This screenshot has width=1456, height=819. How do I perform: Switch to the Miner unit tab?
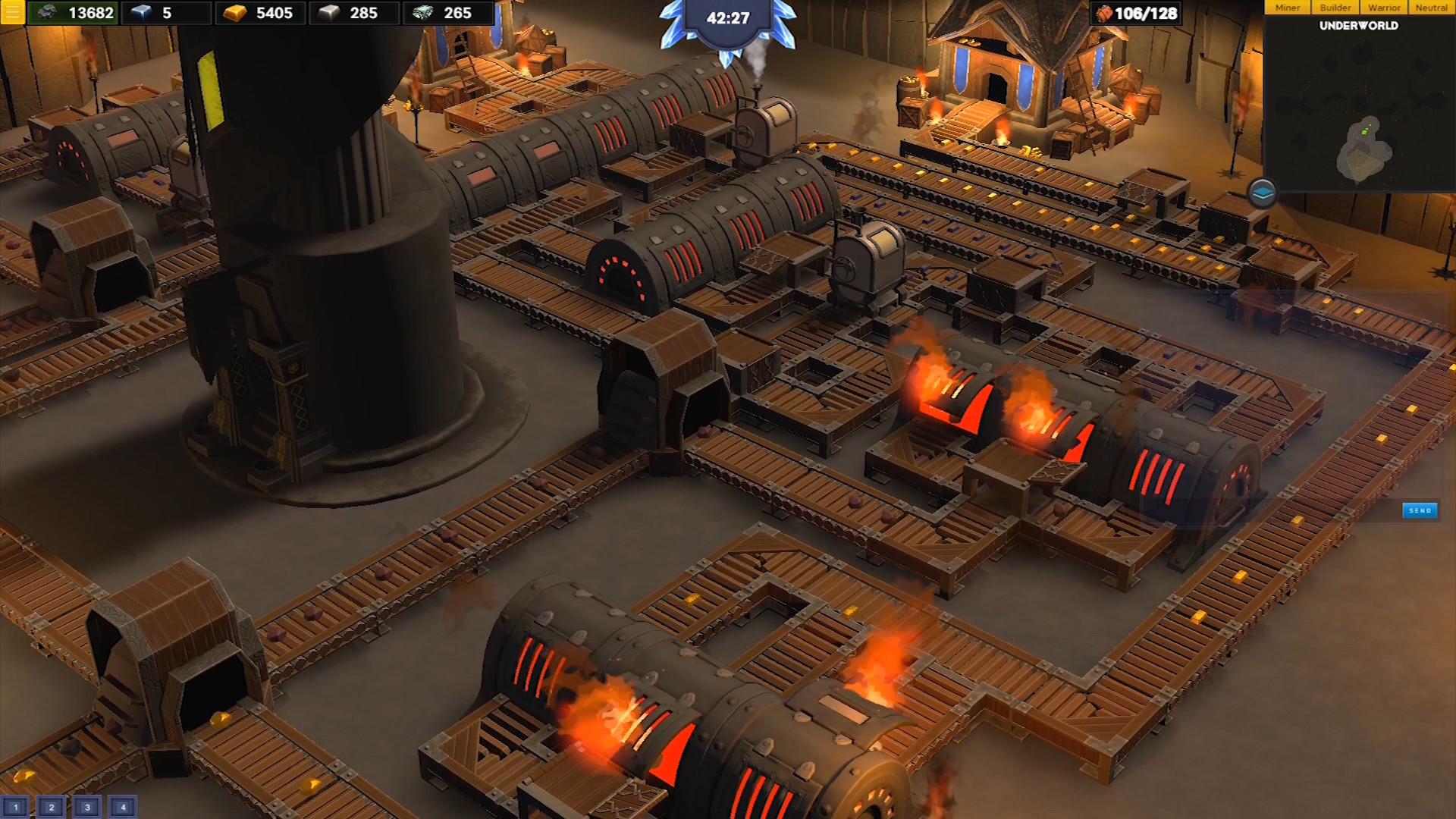point(1288,8)
